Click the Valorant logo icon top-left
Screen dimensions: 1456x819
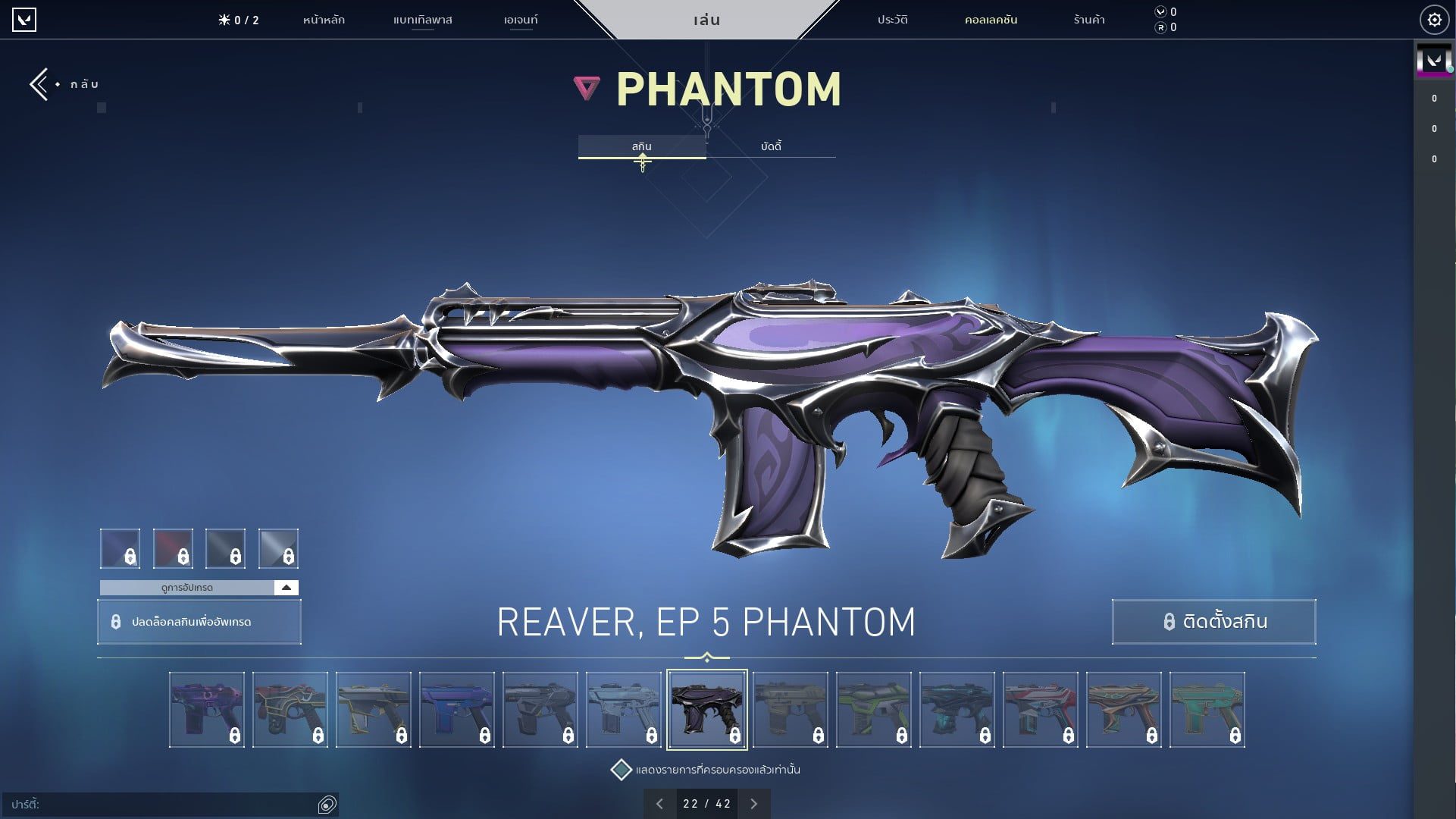pos(25,20)
